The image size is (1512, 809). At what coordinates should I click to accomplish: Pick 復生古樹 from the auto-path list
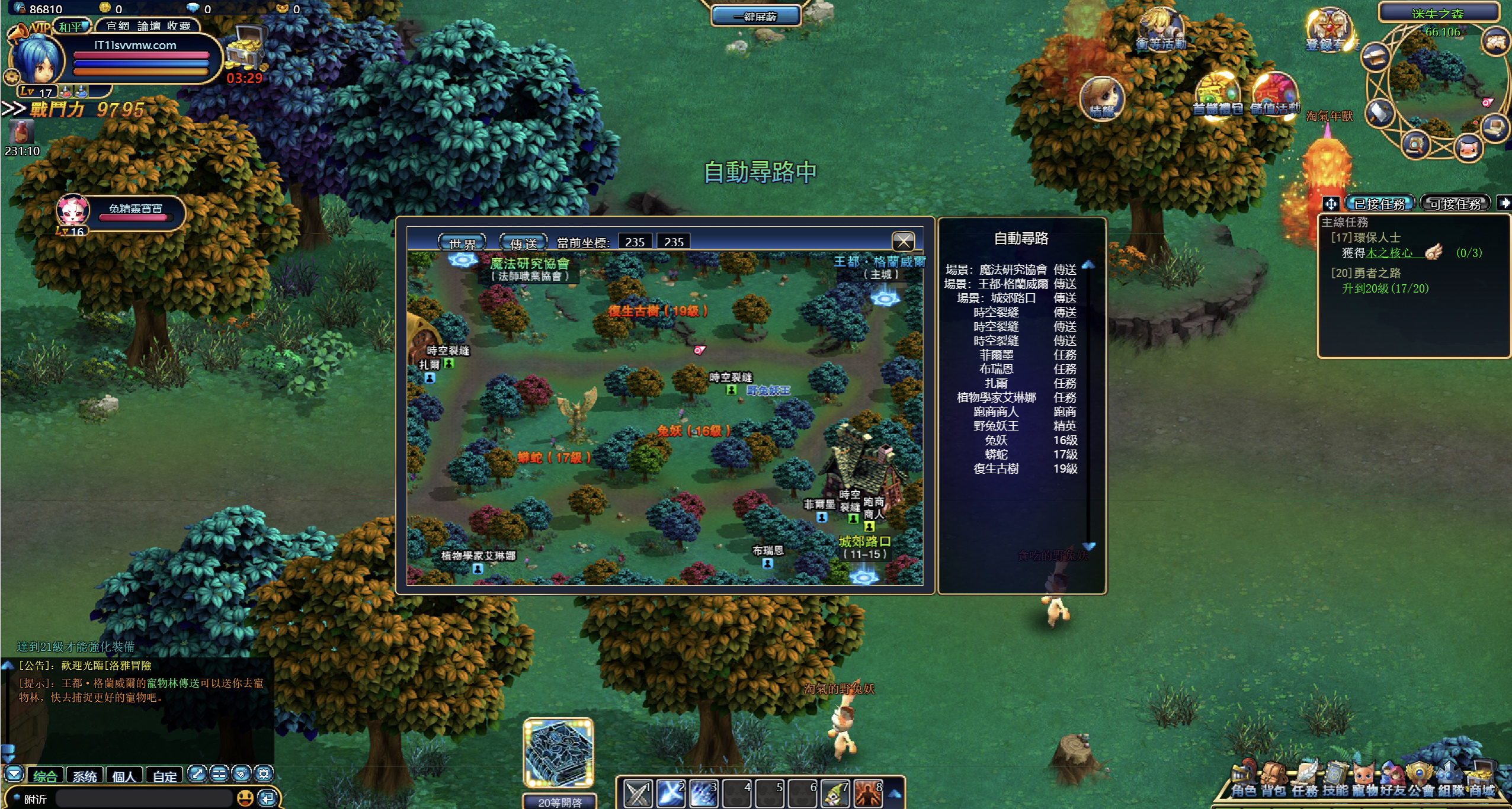coord(996,468)
